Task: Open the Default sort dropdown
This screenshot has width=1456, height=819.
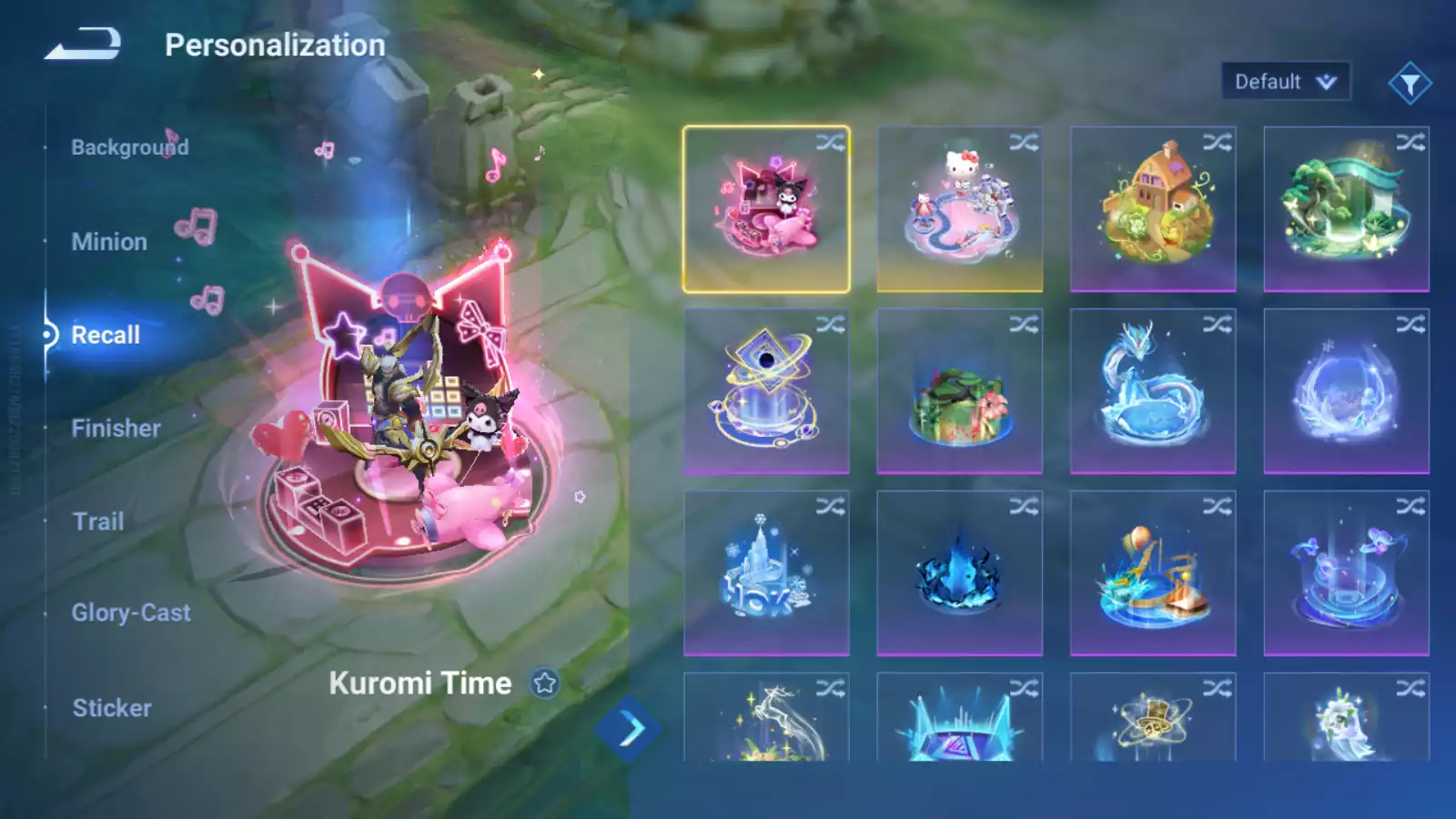Action: tap(1285, 82)
